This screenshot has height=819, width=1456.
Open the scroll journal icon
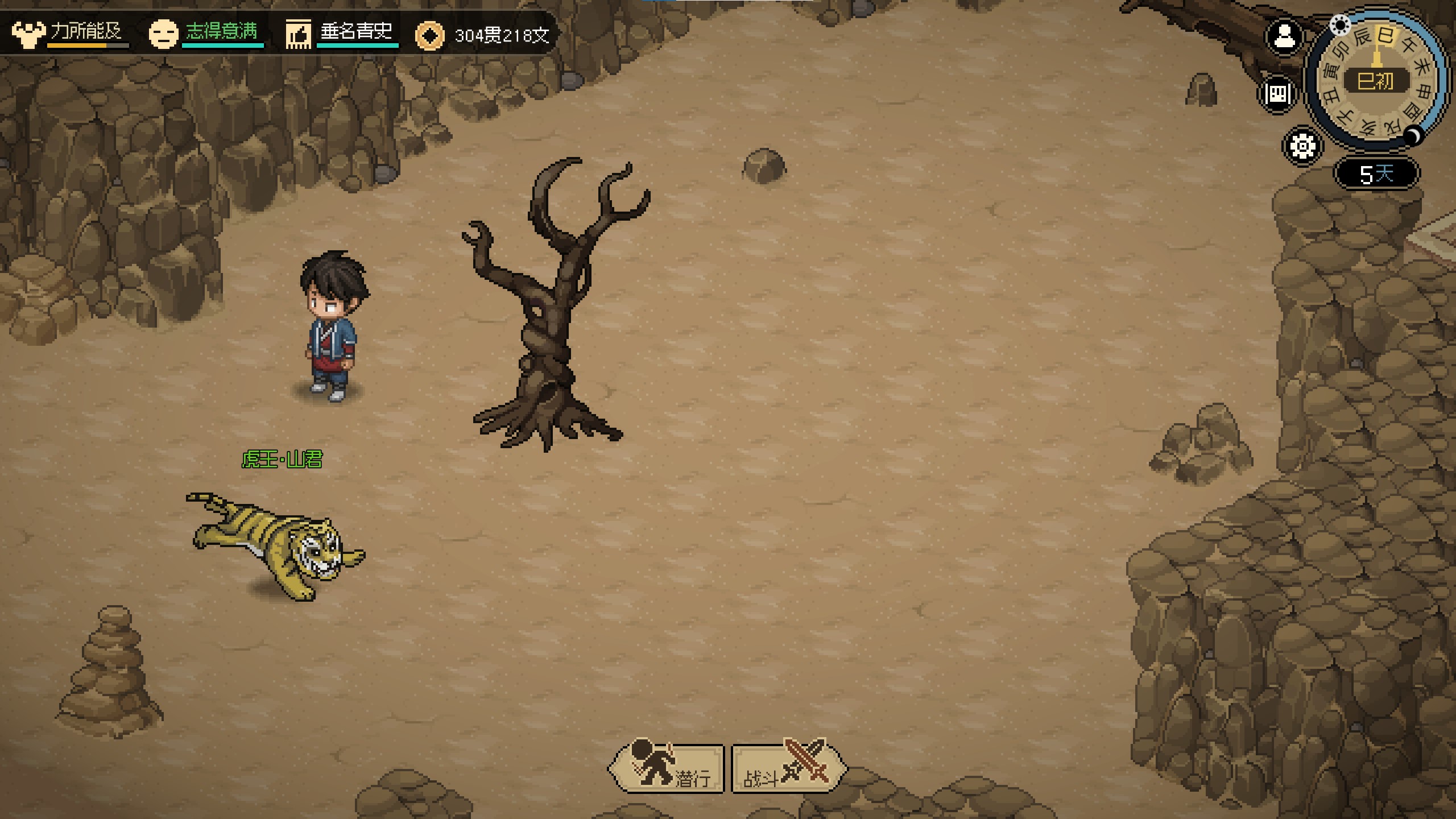(1278, 93)
